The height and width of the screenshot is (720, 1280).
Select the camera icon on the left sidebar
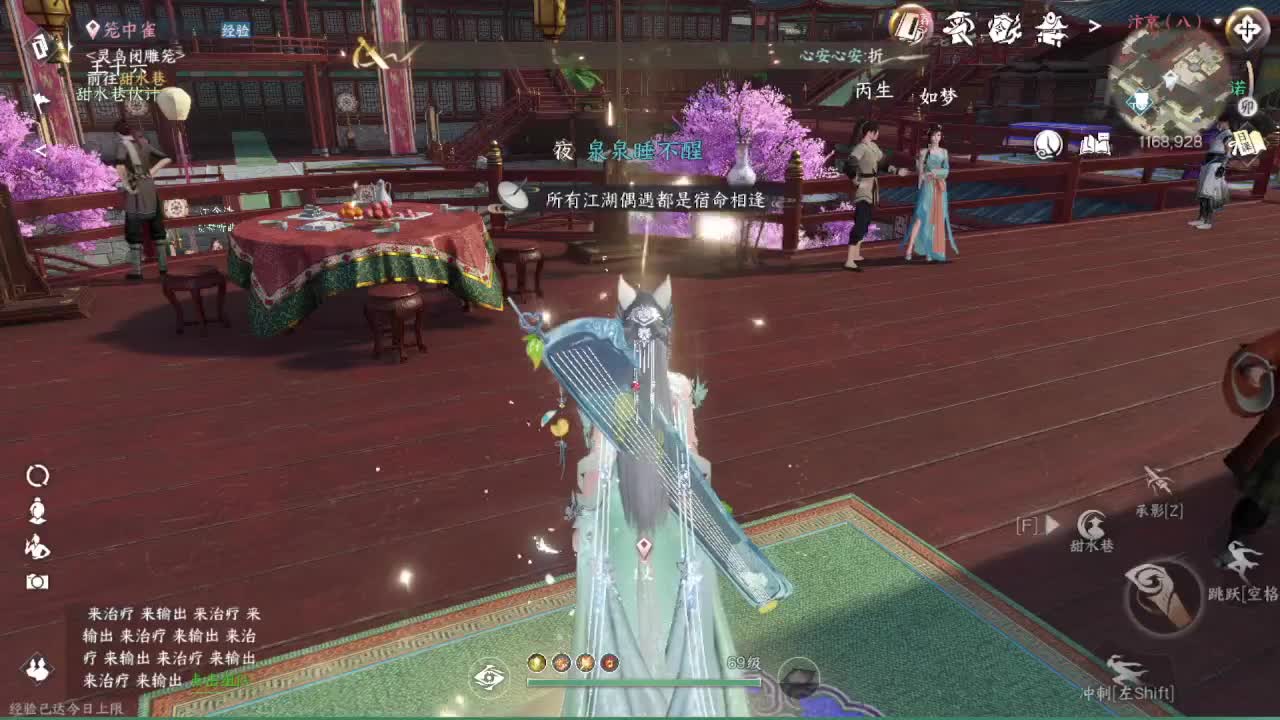(37, 580)
